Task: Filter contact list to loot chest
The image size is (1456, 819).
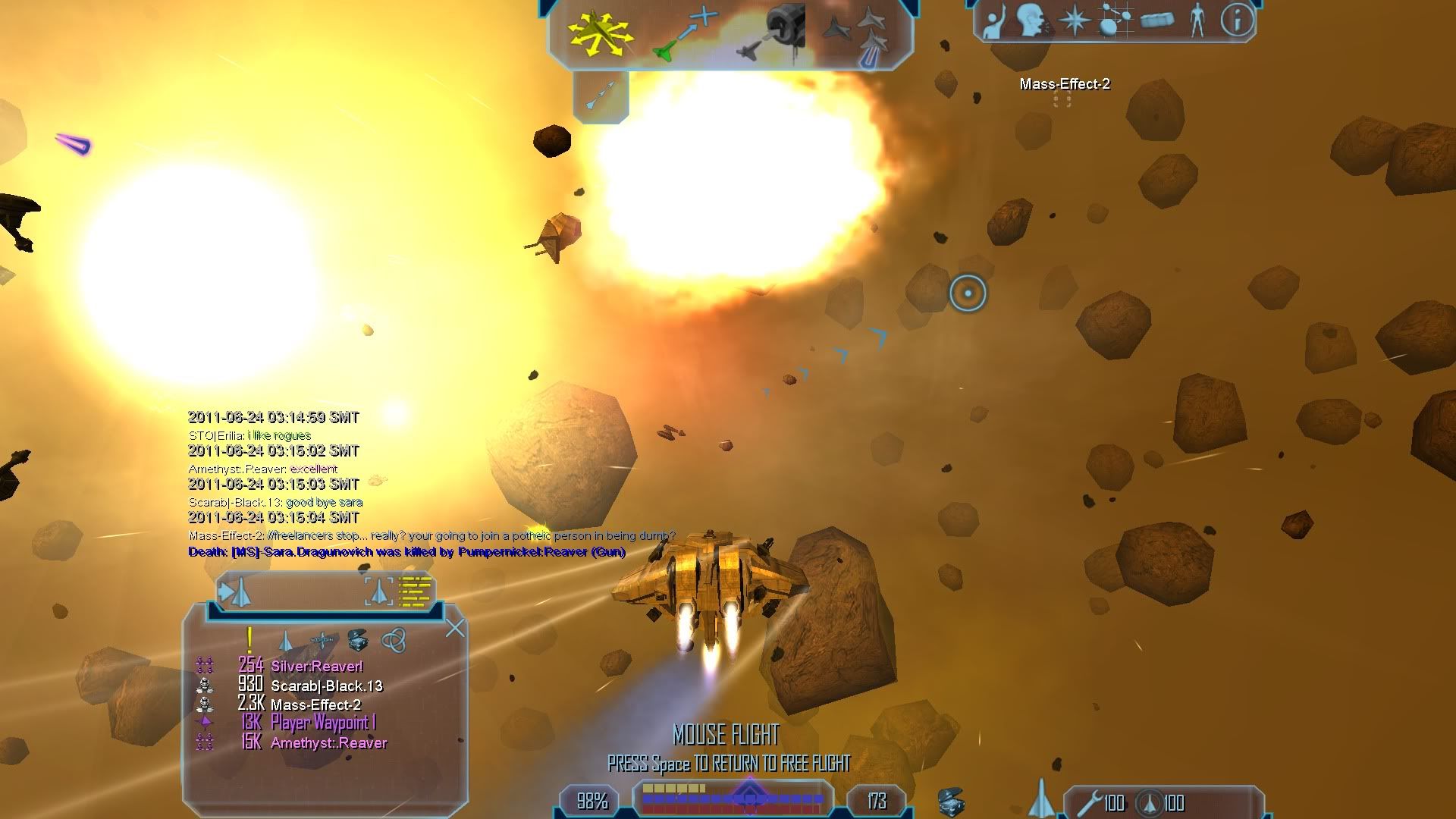Action: [357, 641]
